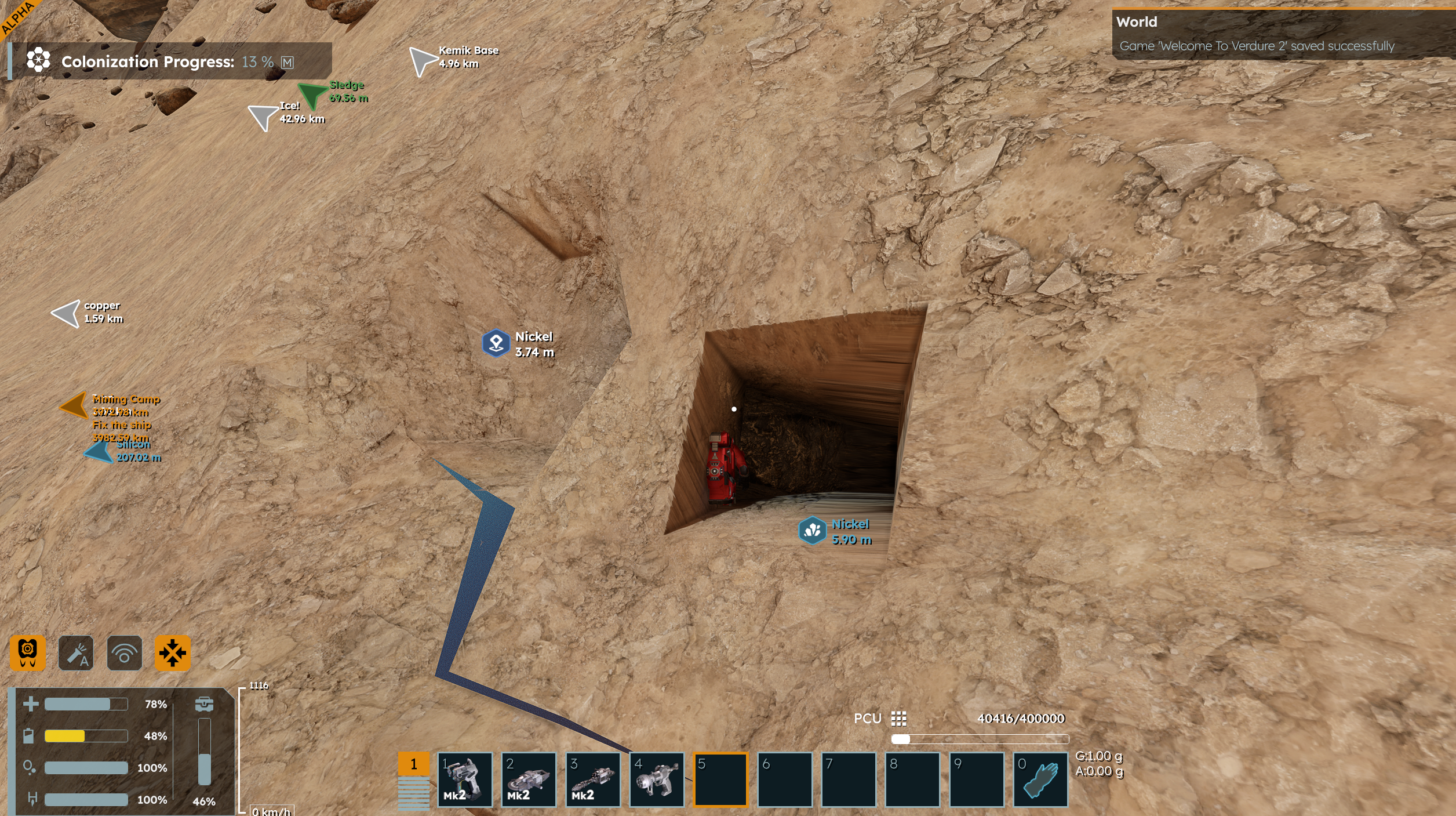This screenshot has height=816, width=1456.
Task: Choose the pistol-shaped tool in slot 4
Action: click(657, 779)
